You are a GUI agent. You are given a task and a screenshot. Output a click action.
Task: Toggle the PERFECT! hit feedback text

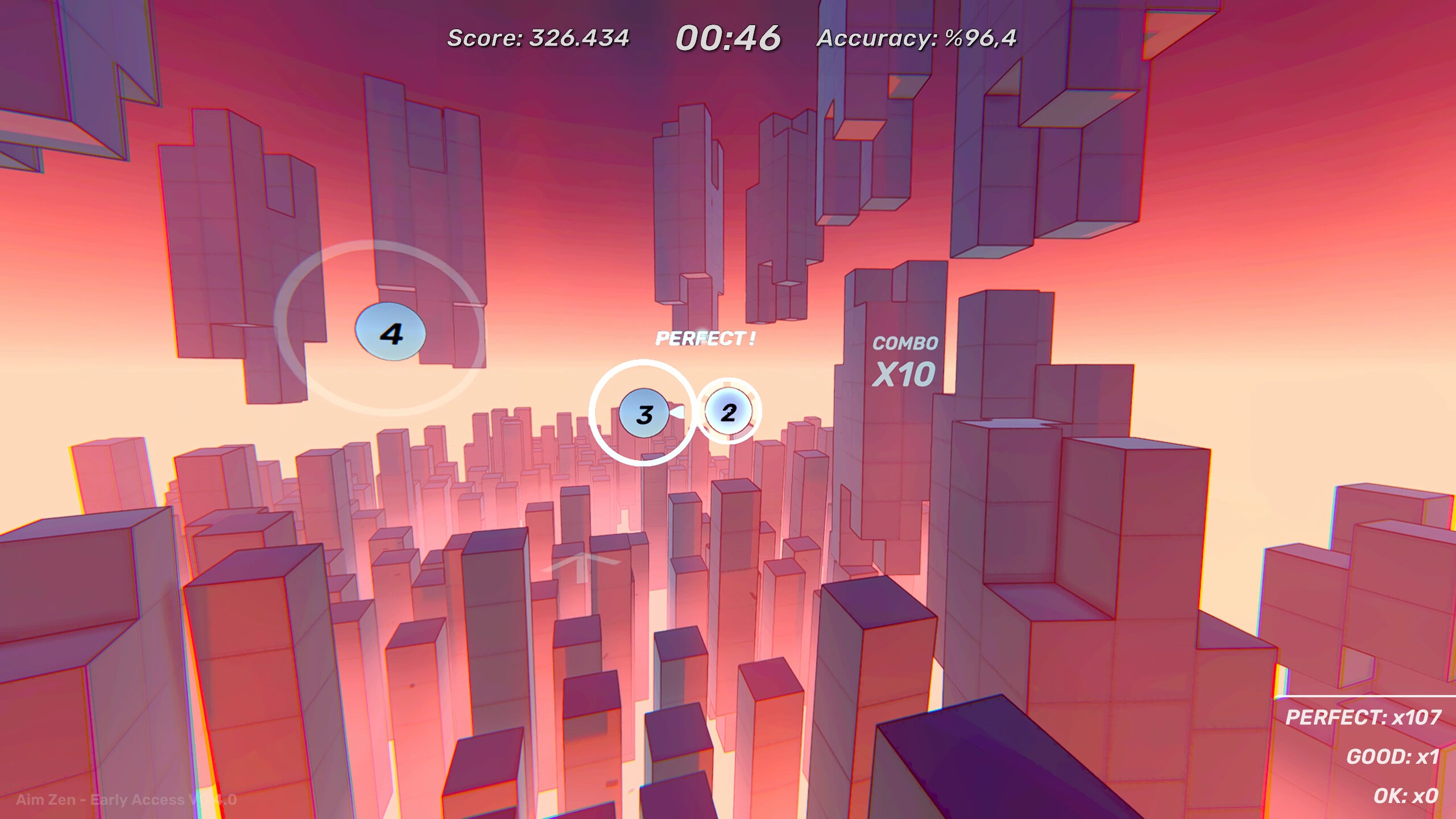[706, 338]
